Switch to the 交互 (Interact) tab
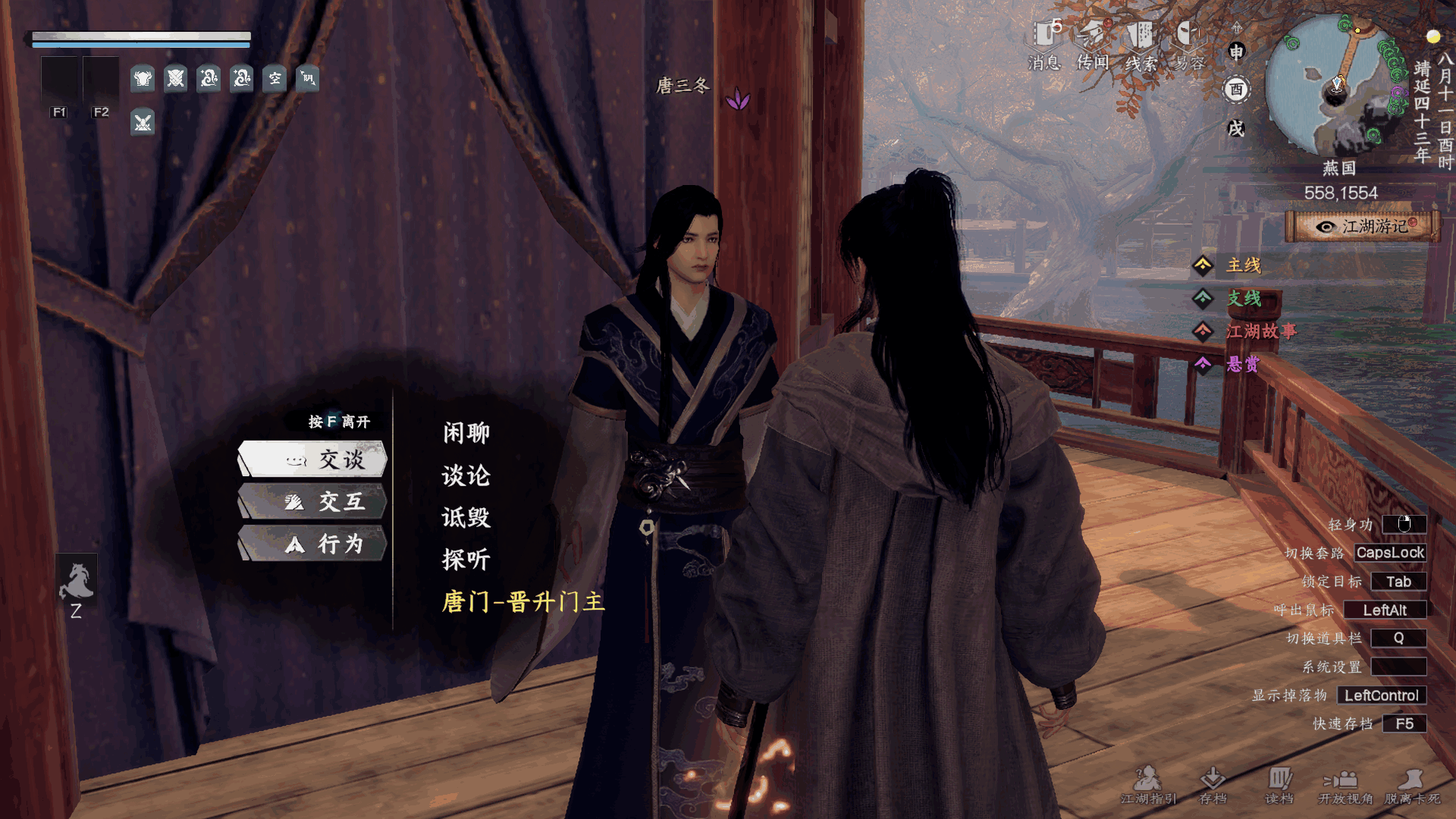The image size is (1456, 819). [313, 502]
